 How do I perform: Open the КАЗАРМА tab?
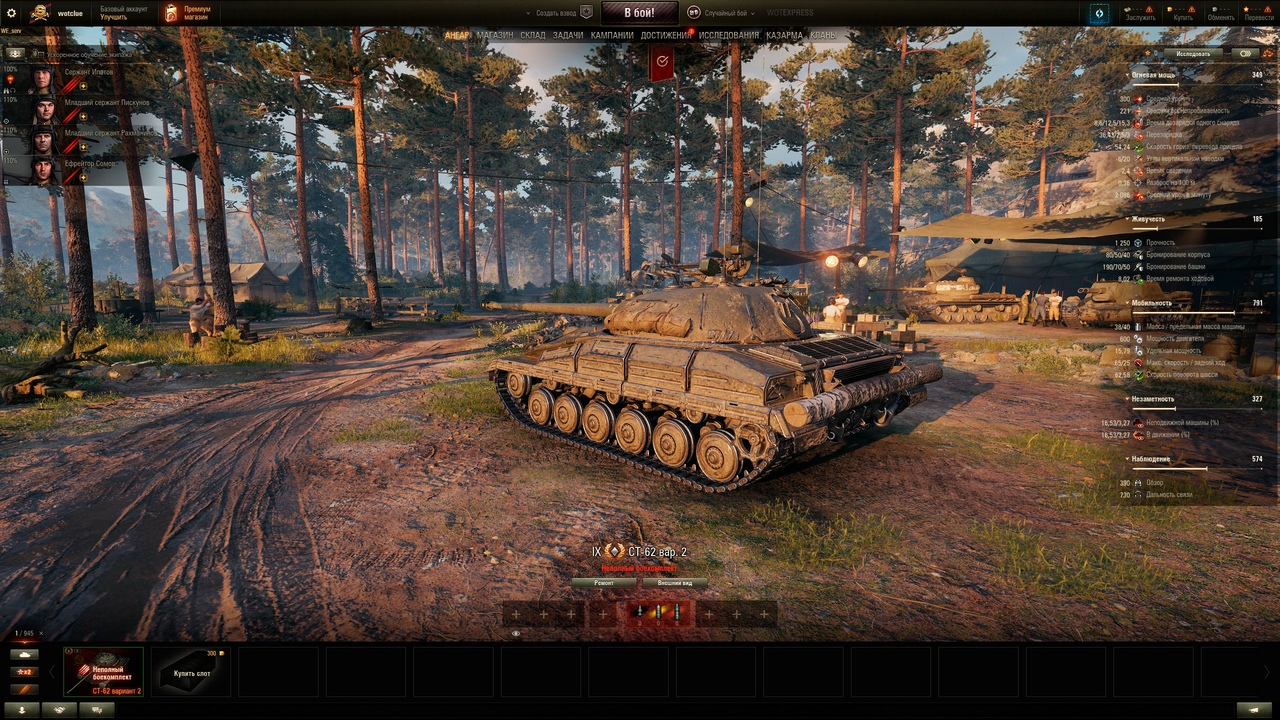[x=785, y=35]
